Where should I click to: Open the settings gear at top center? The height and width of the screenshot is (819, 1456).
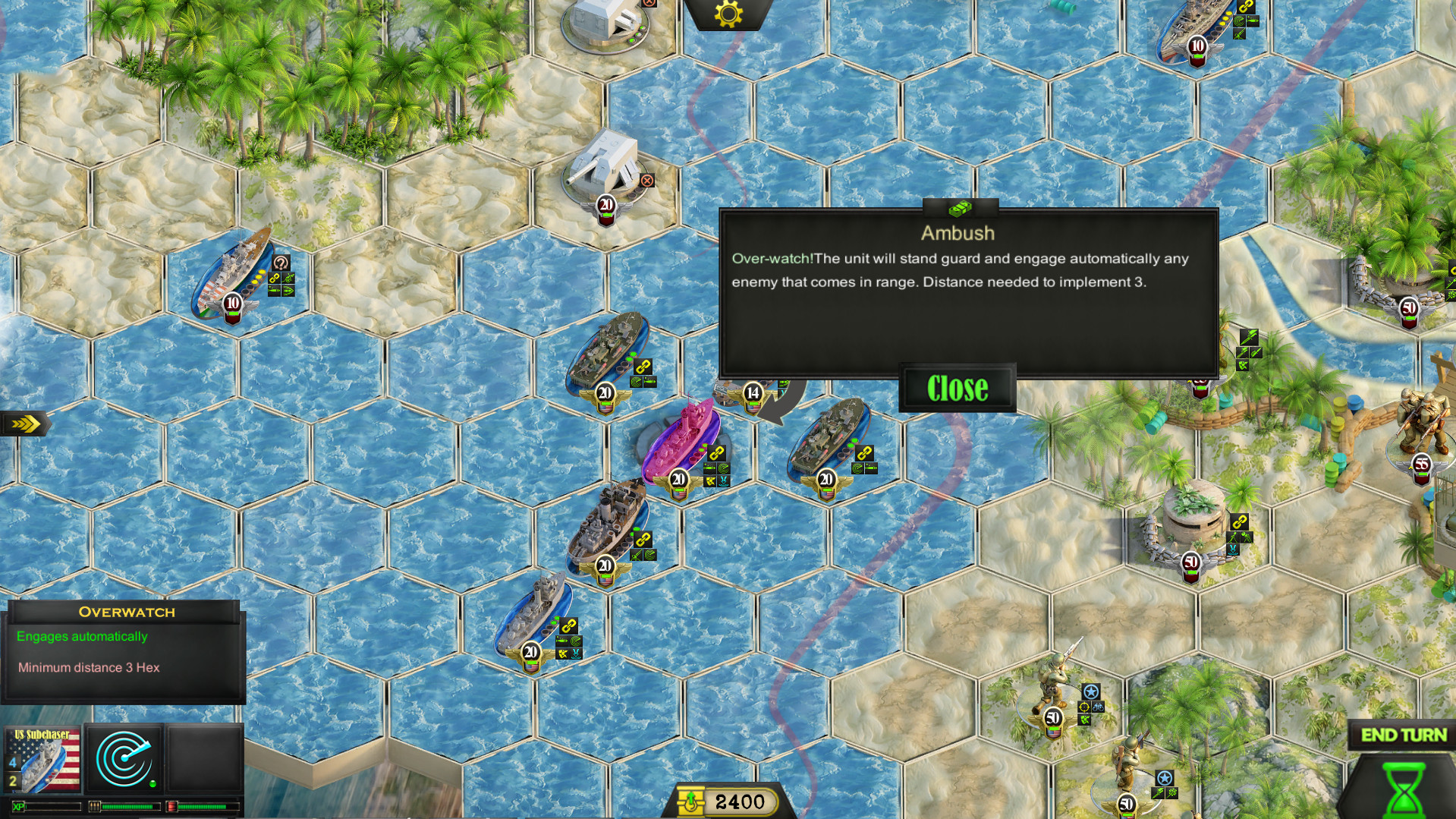pyautogui.click(x=727, y=14)
